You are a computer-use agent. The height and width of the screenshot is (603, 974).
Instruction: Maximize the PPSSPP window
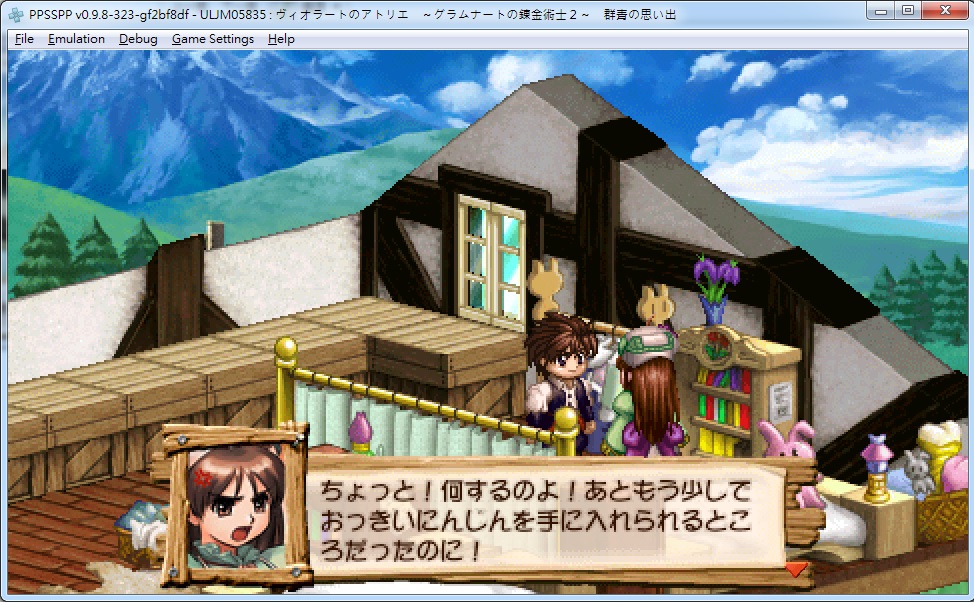click(x=907, y=10)
